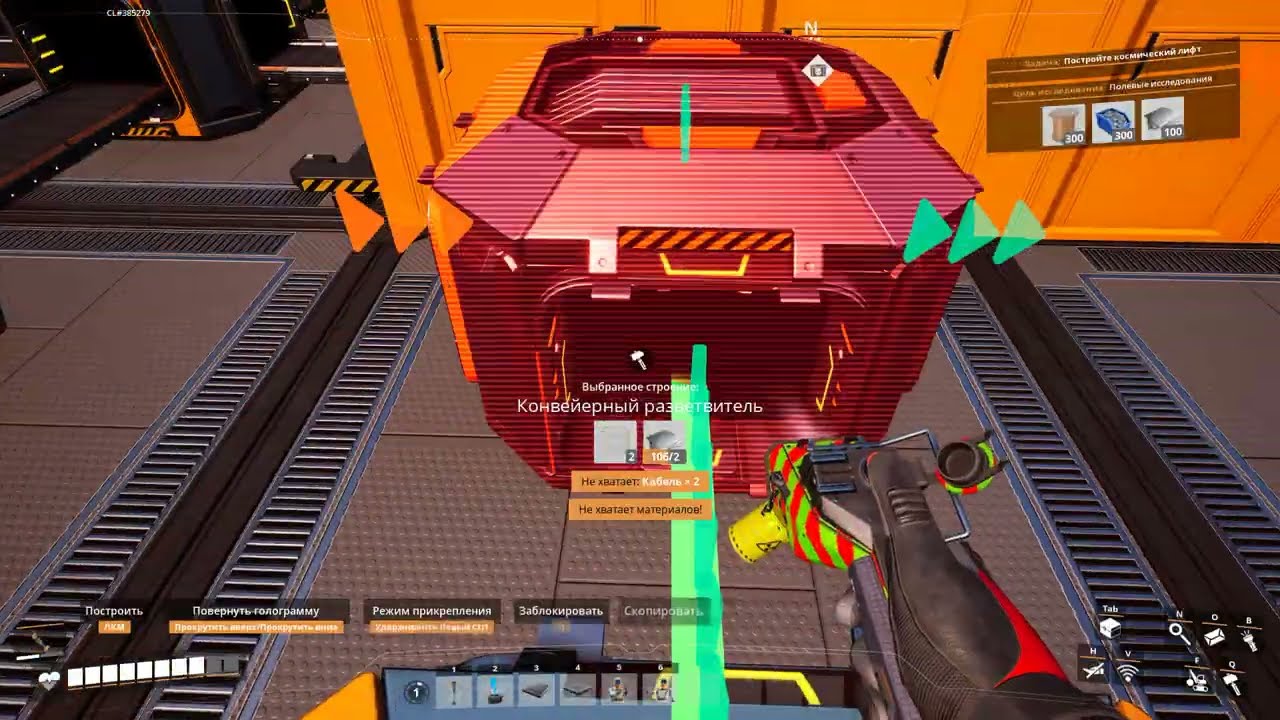Select the flat foundation in hotbar slot 3
Screen dimensions: 1280x720
[x=536, y=689]
